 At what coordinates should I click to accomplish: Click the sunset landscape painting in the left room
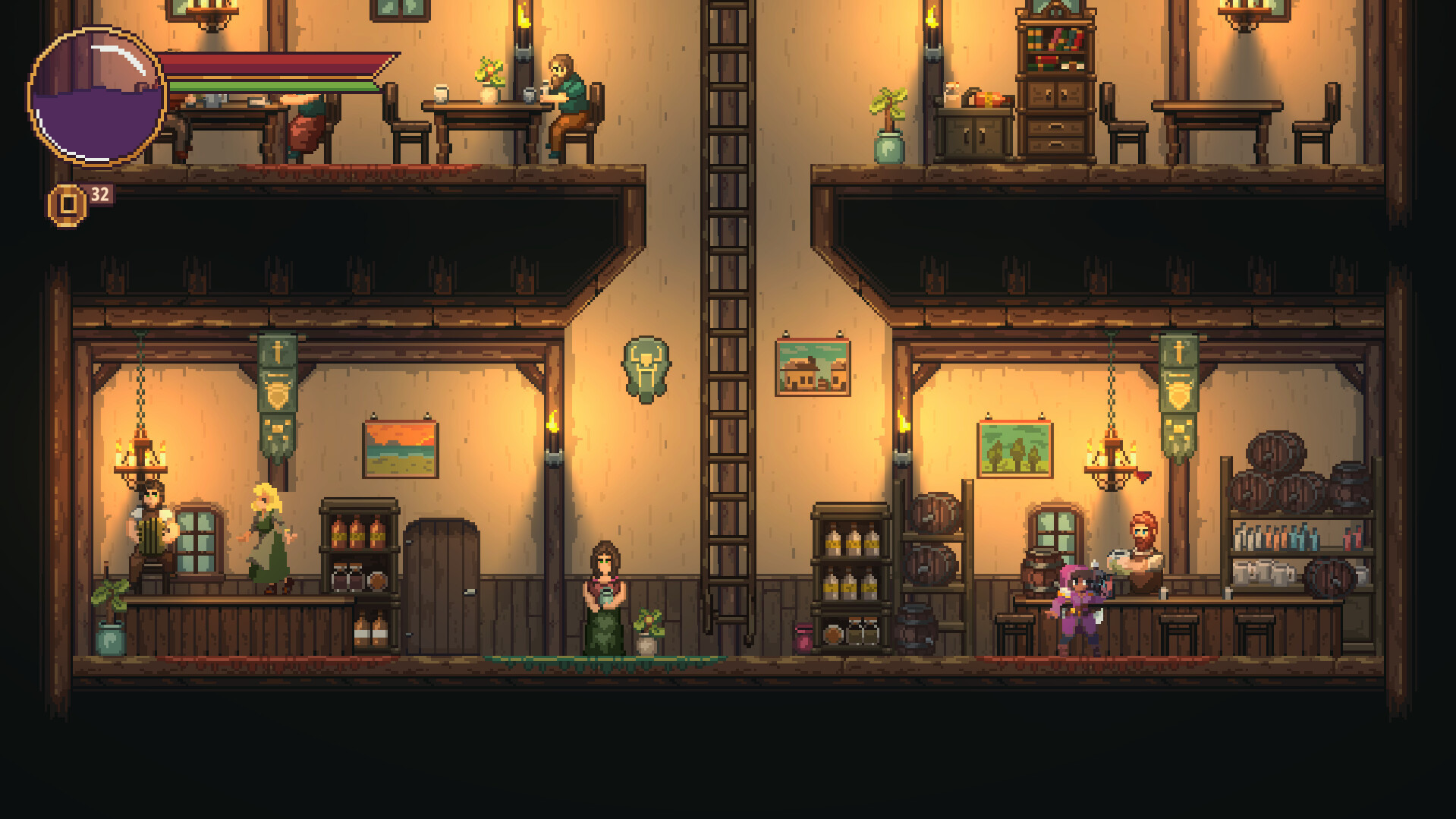pyautogui.click(x=401, y=448)
